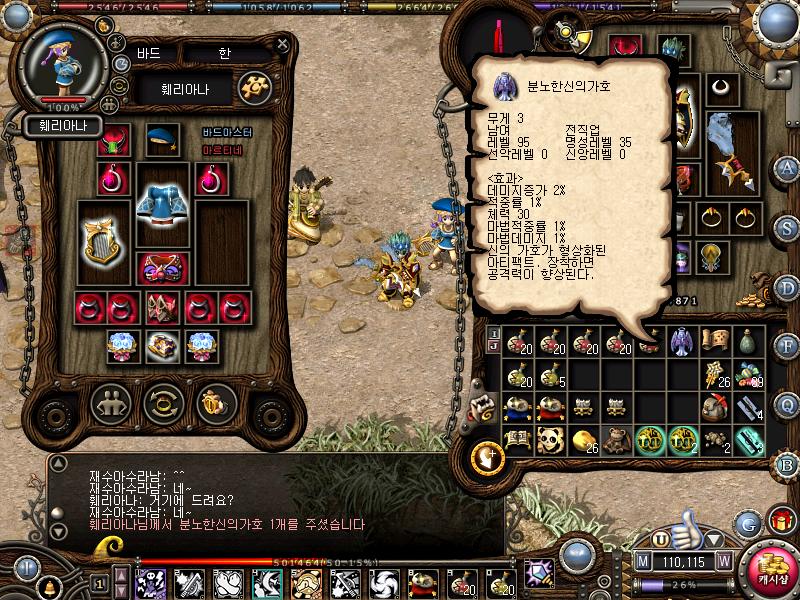Pick the teddy bear item
The image size is (800, 600).
click(615, 439)
